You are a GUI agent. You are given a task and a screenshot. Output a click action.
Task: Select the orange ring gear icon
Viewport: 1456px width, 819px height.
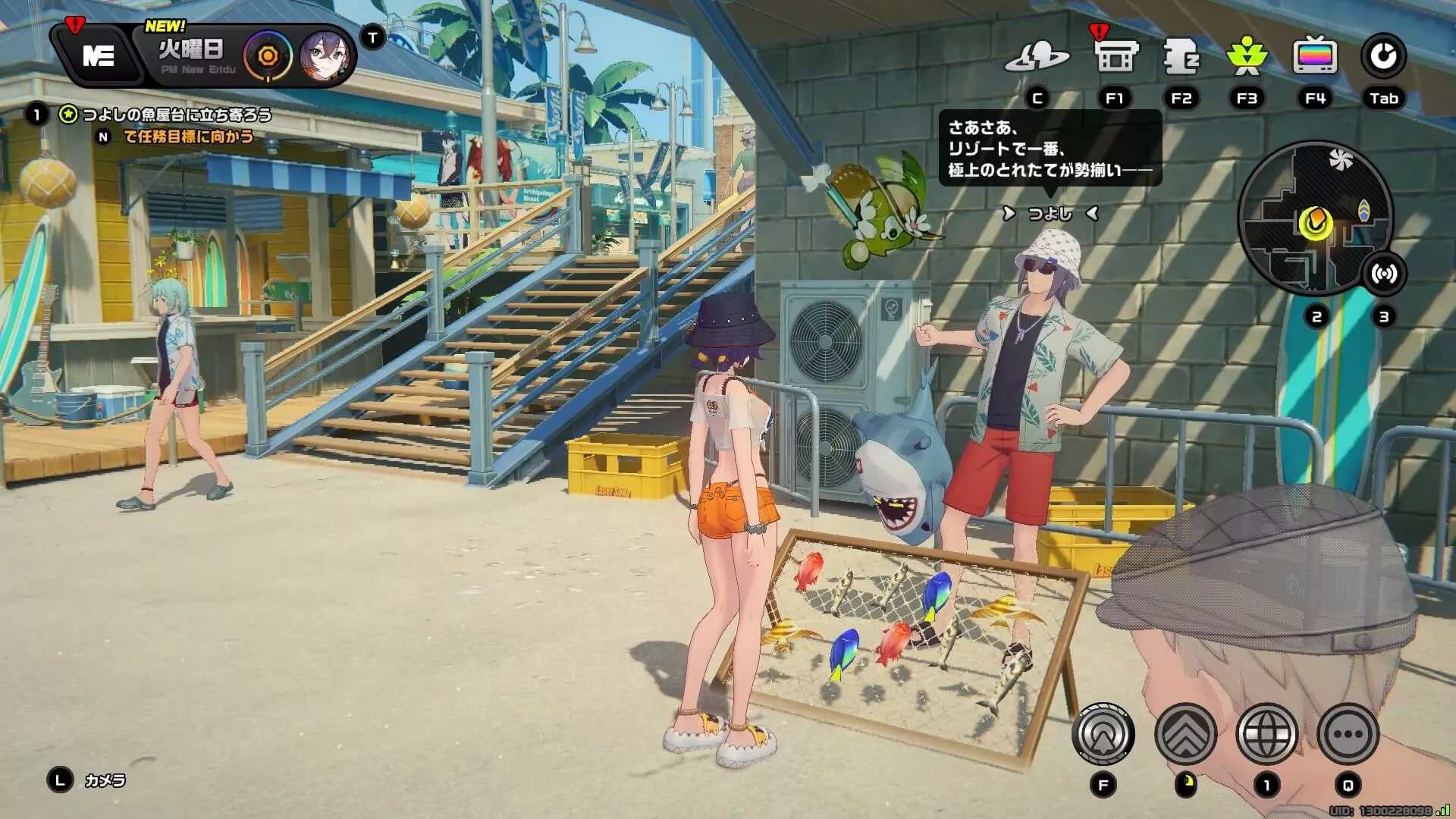(x=268, y=56)
